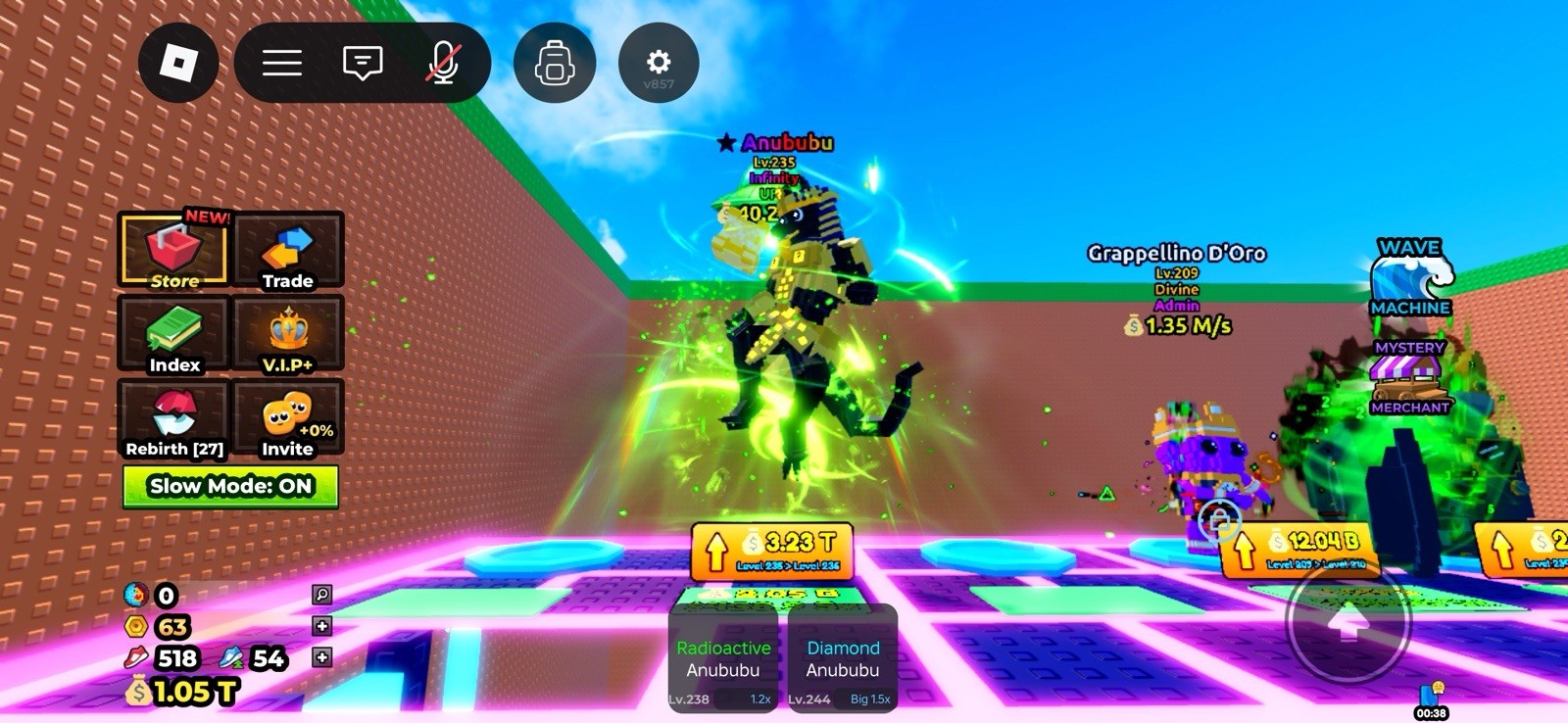Open the chat window
This screenshot has height=723, width=1568.
362,62
